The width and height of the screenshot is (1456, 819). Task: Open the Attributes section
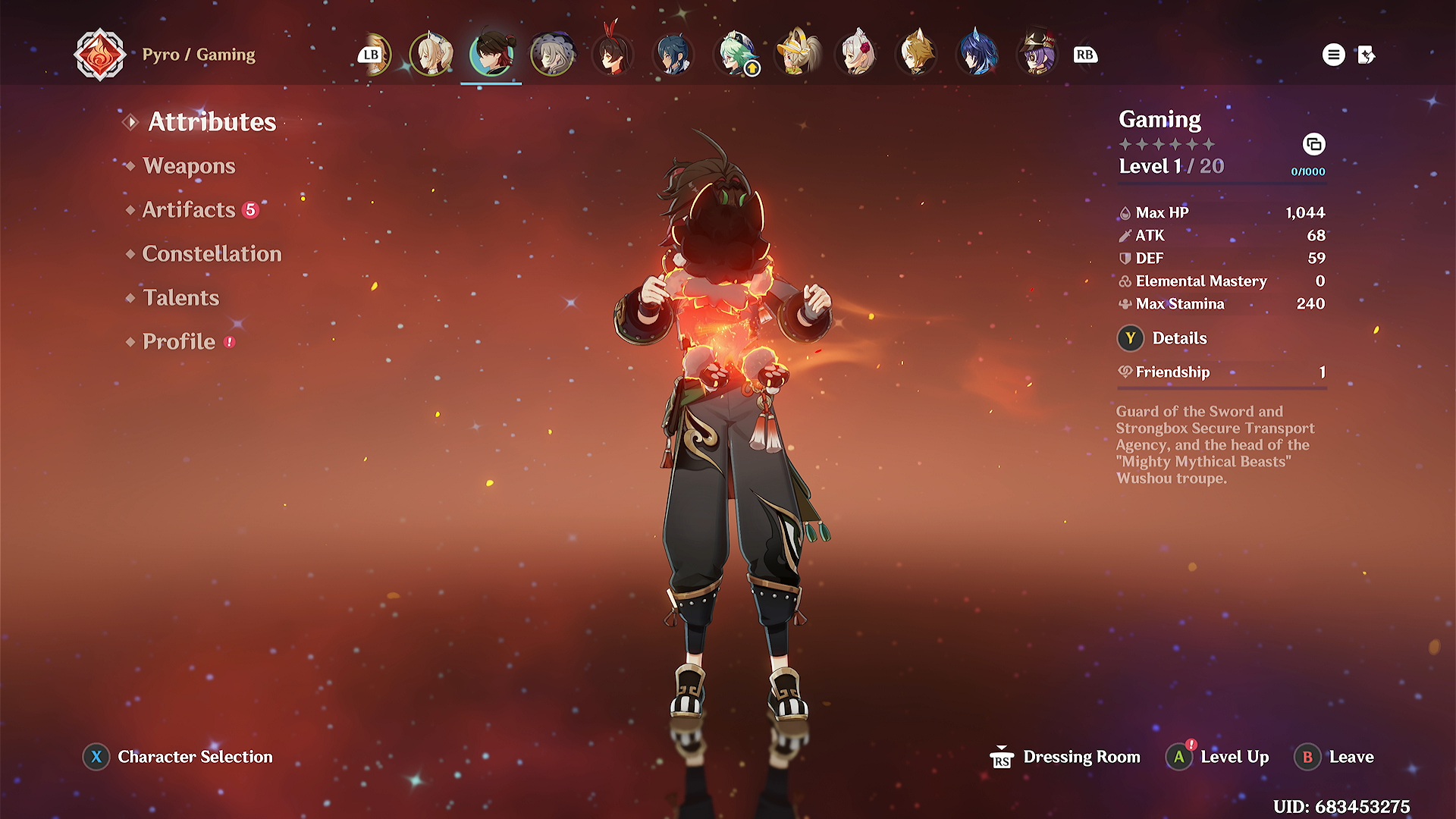212,122
